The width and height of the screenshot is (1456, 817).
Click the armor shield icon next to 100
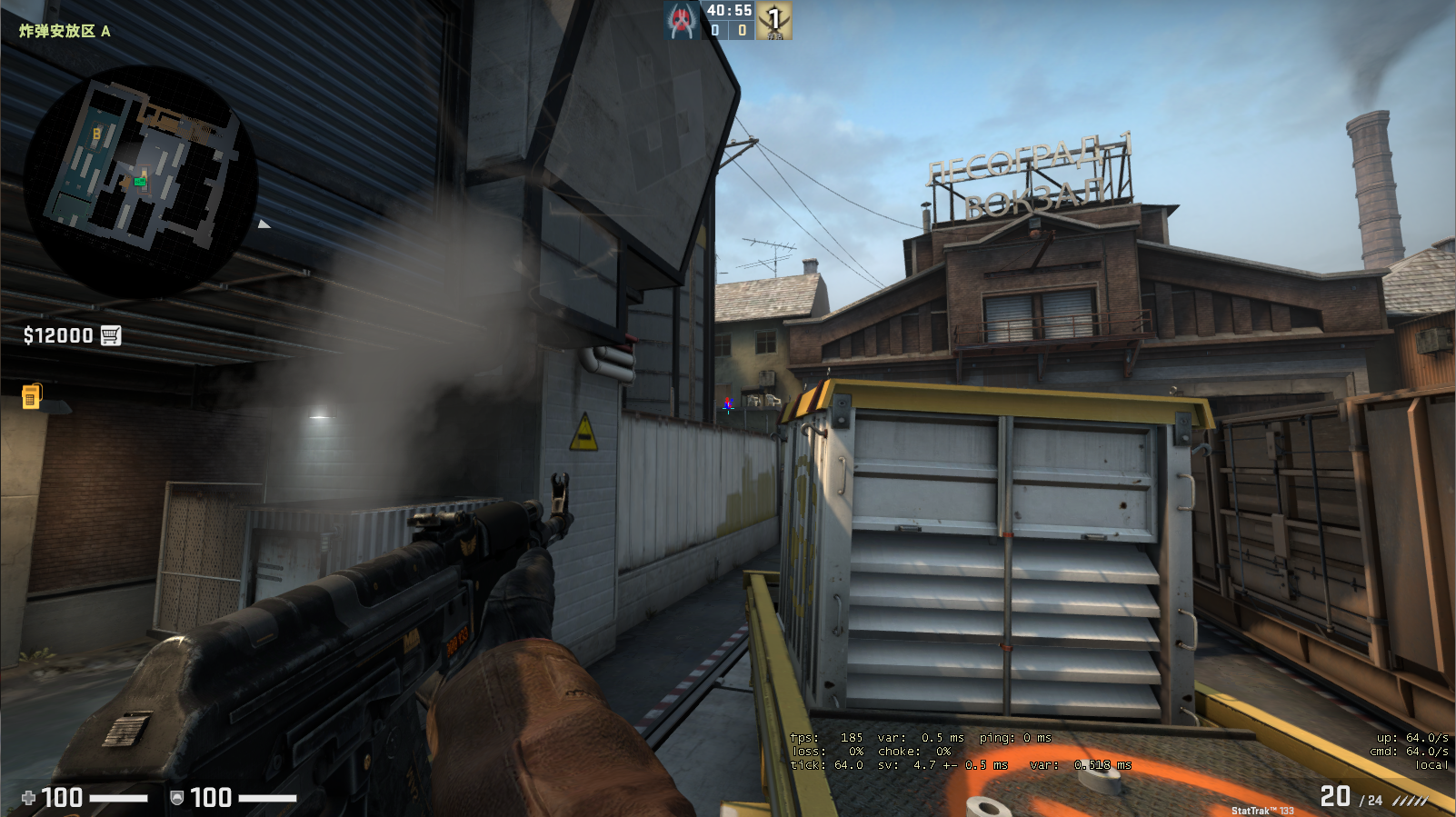pos(178,799)
